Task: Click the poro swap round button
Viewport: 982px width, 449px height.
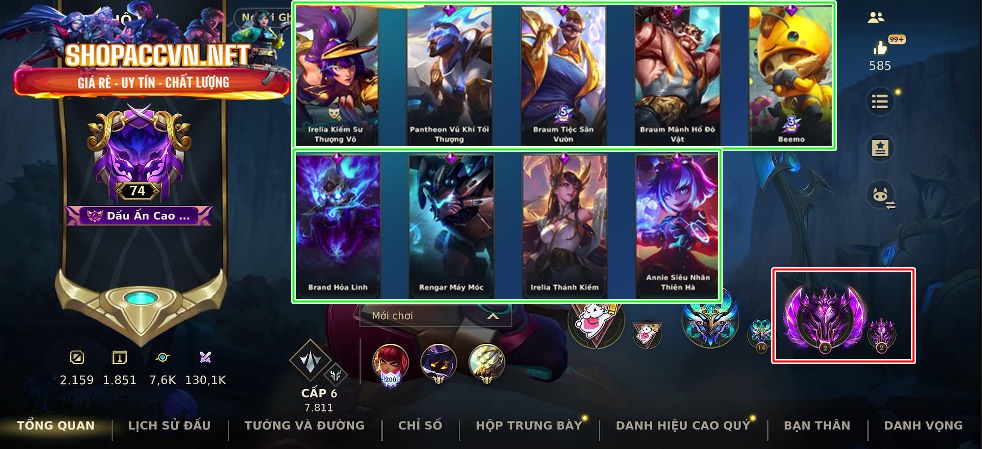Action: (x=880, y=195)
